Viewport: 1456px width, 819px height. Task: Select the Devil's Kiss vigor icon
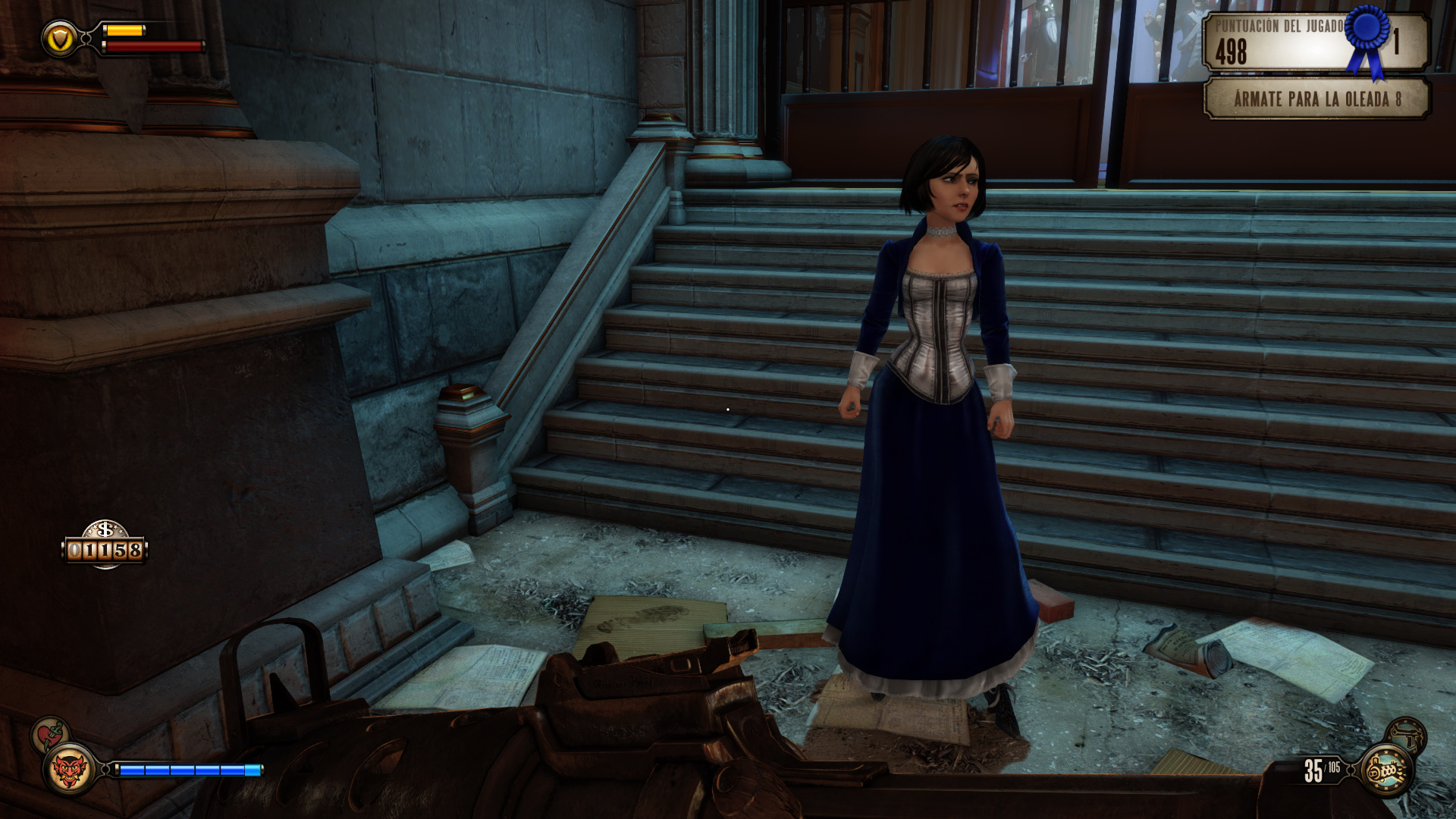pyautogui.click(x=69, y=770)
